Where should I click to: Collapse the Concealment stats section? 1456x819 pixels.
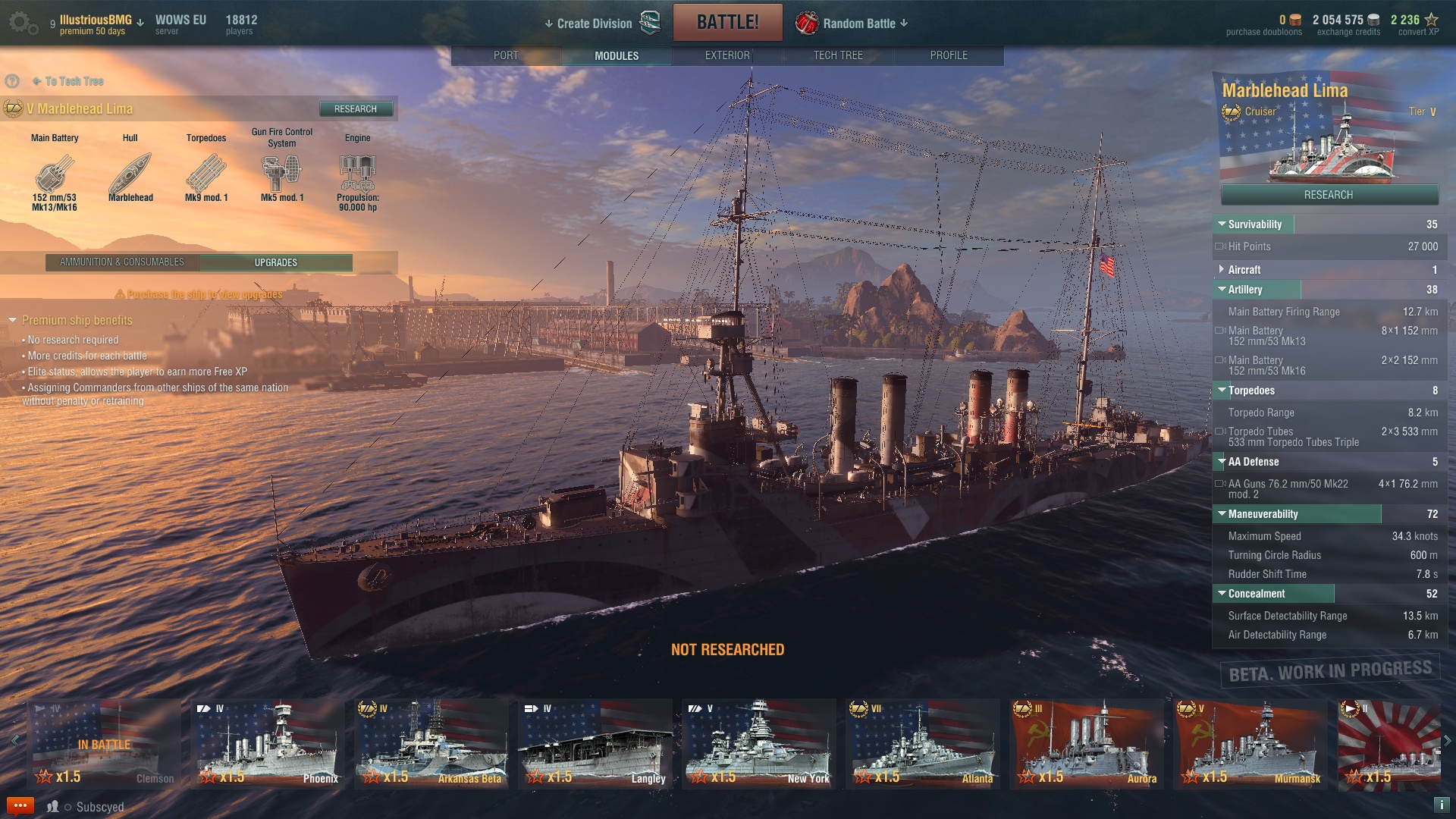[x=1256, y=594]
